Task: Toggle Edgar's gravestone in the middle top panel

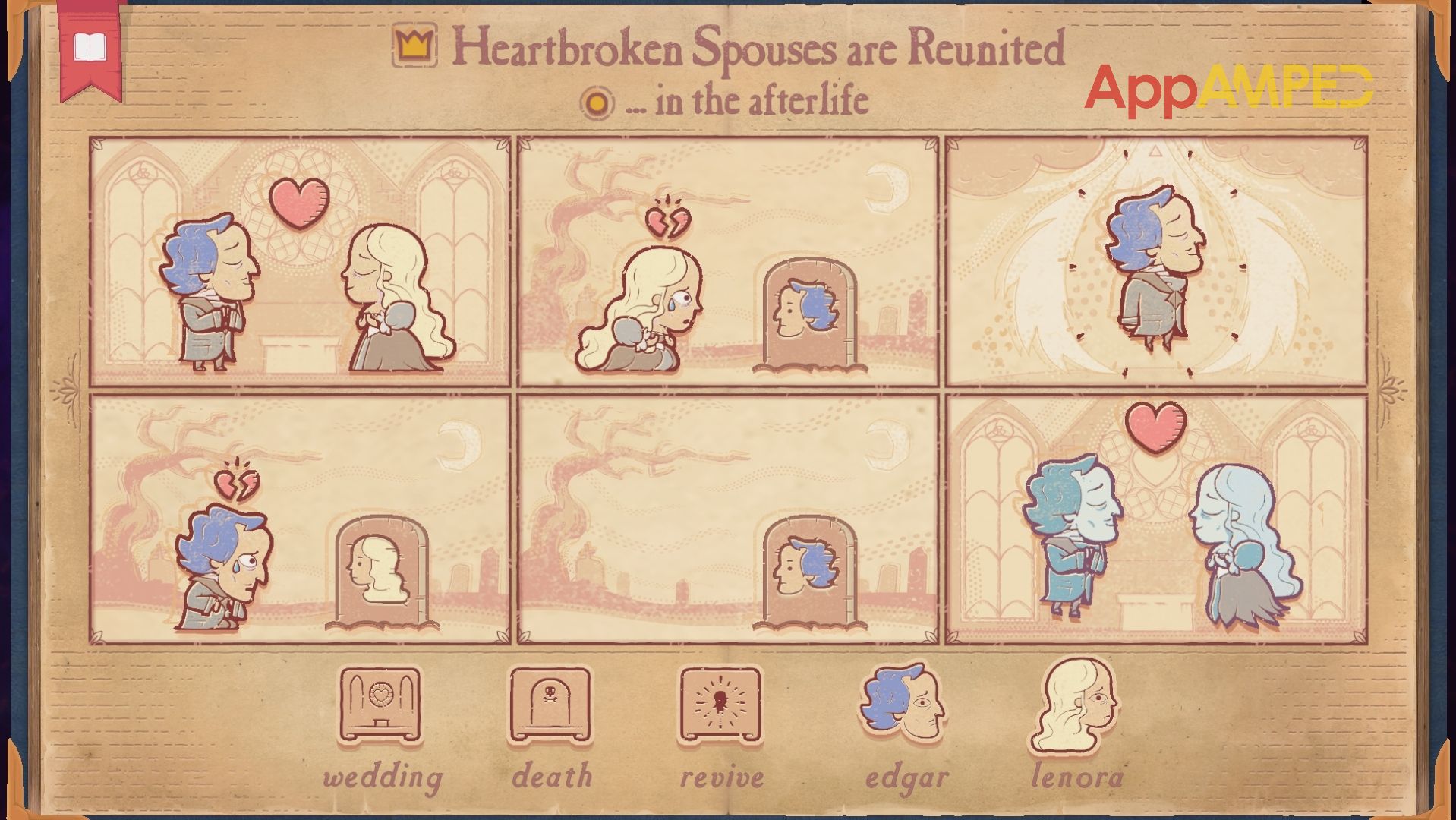Action: (x=810, y=319)
